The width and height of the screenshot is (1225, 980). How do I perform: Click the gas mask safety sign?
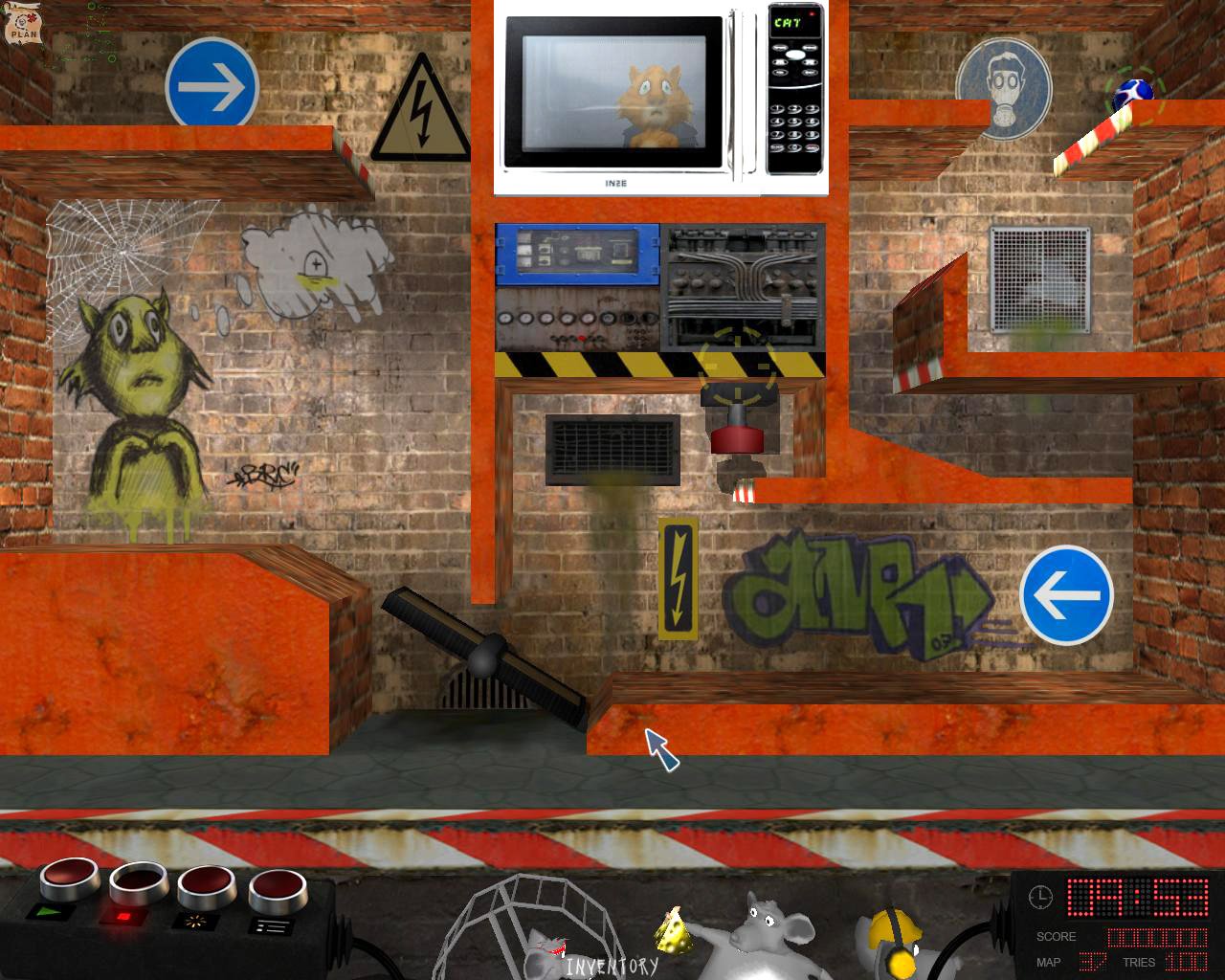coord(1003,88)
